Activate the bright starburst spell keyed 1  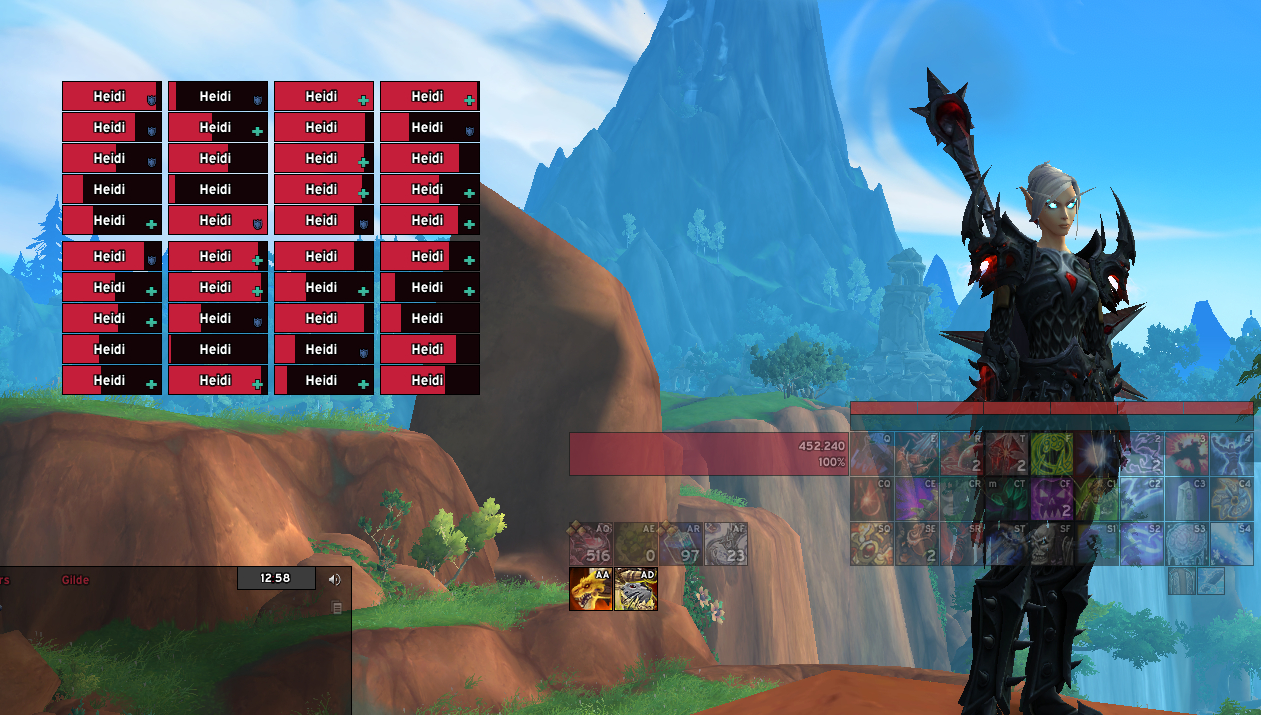pyautogui.click(x=1097, y=454)
